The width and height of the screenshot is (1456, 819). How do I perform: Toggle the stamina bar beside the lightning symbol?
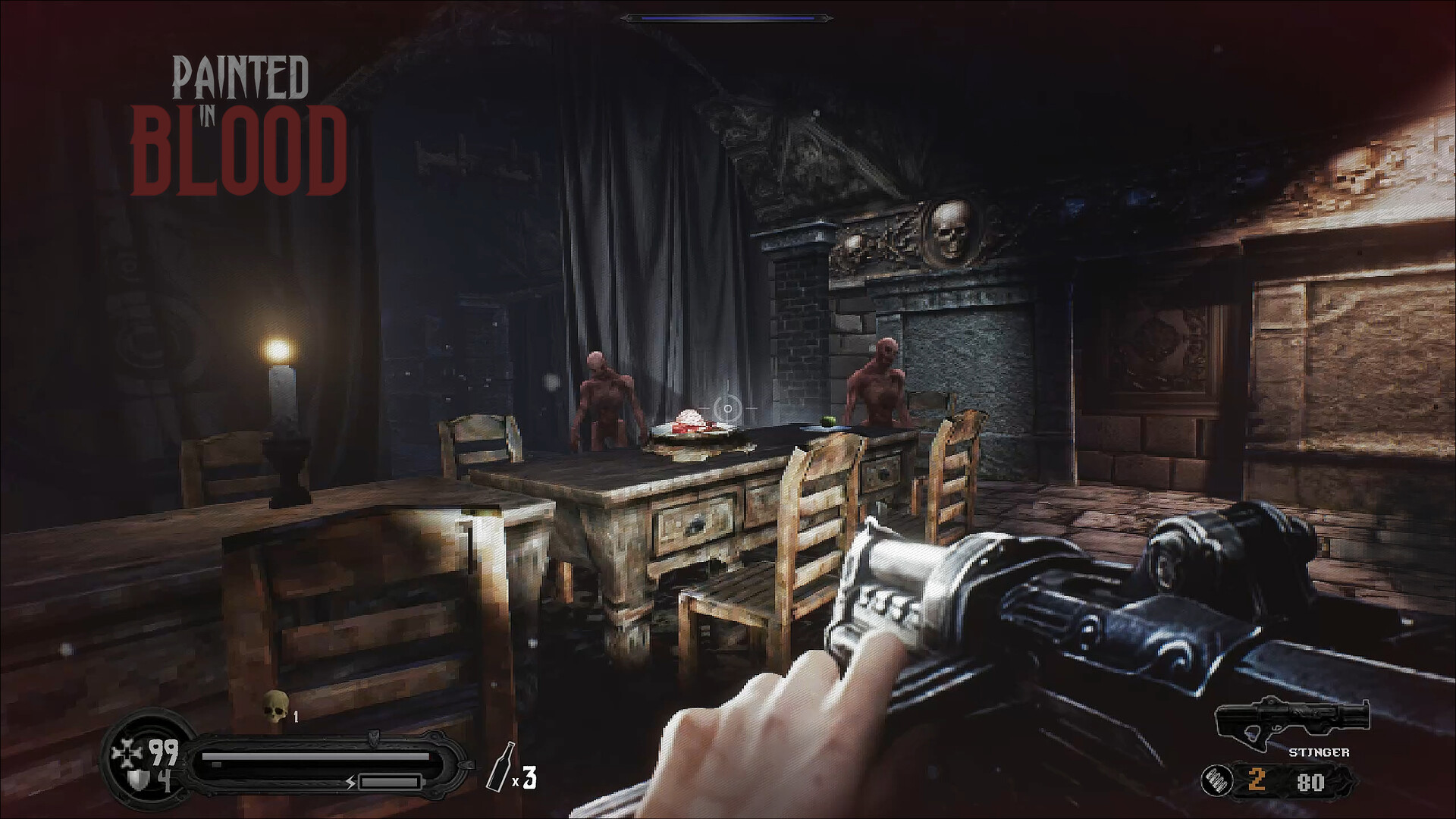click(390, 783)
